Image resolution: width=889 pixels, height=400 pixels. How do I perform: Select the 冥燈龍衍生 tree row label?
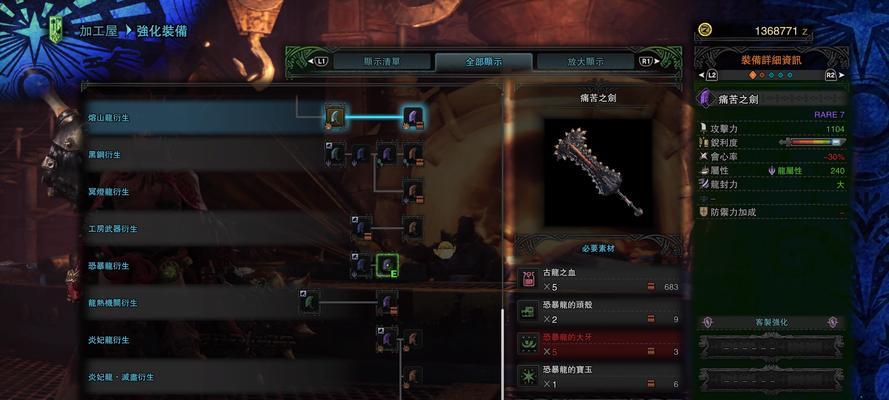pyautogui.click(x=109, y=192)
